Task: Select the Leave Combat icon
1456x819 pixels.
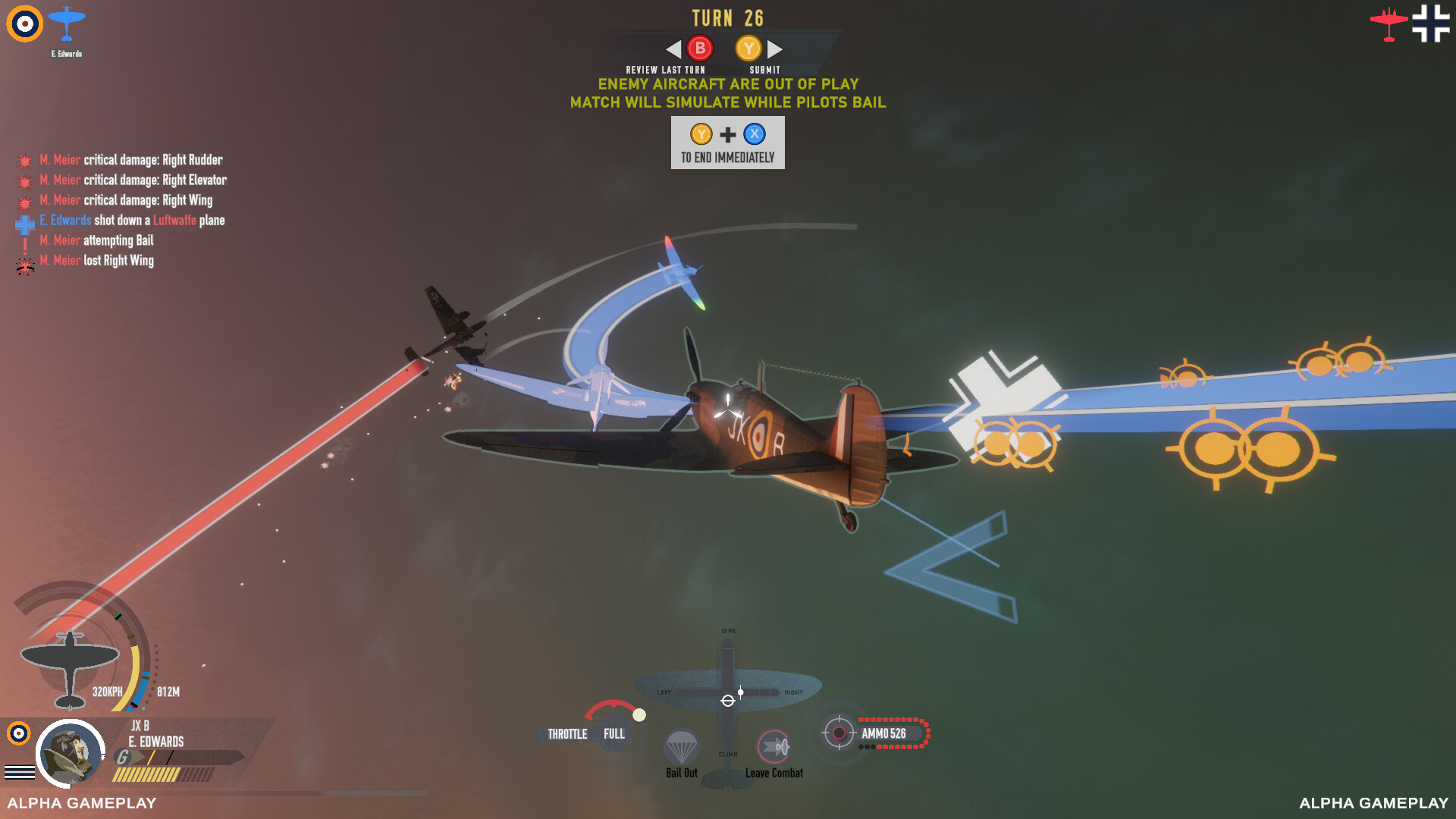Action: 774,748
